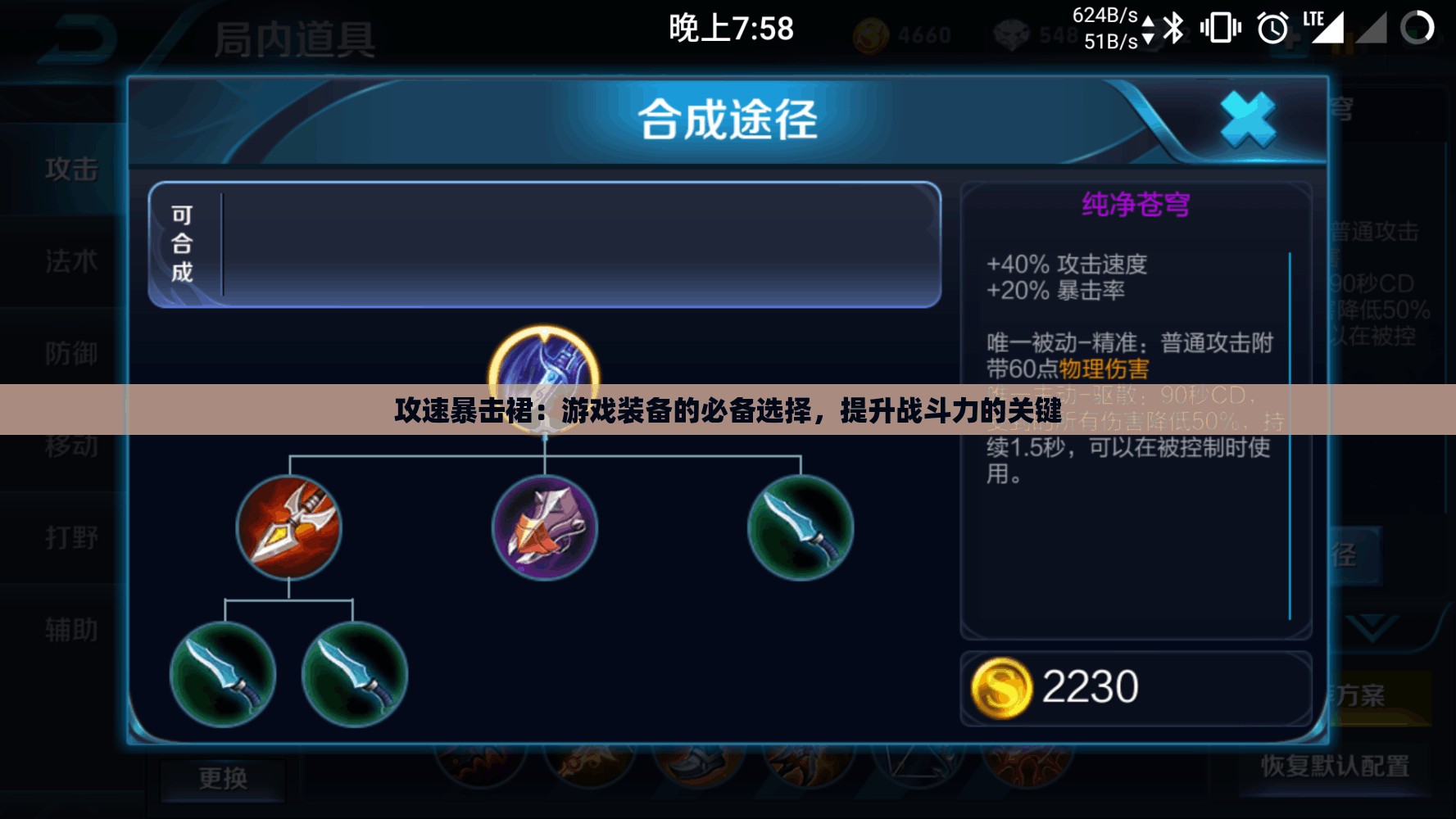The height and width of the screenshot is (819, 1456).
Task: Select the bottom-left dagger item
Action: tap(223, 676)
